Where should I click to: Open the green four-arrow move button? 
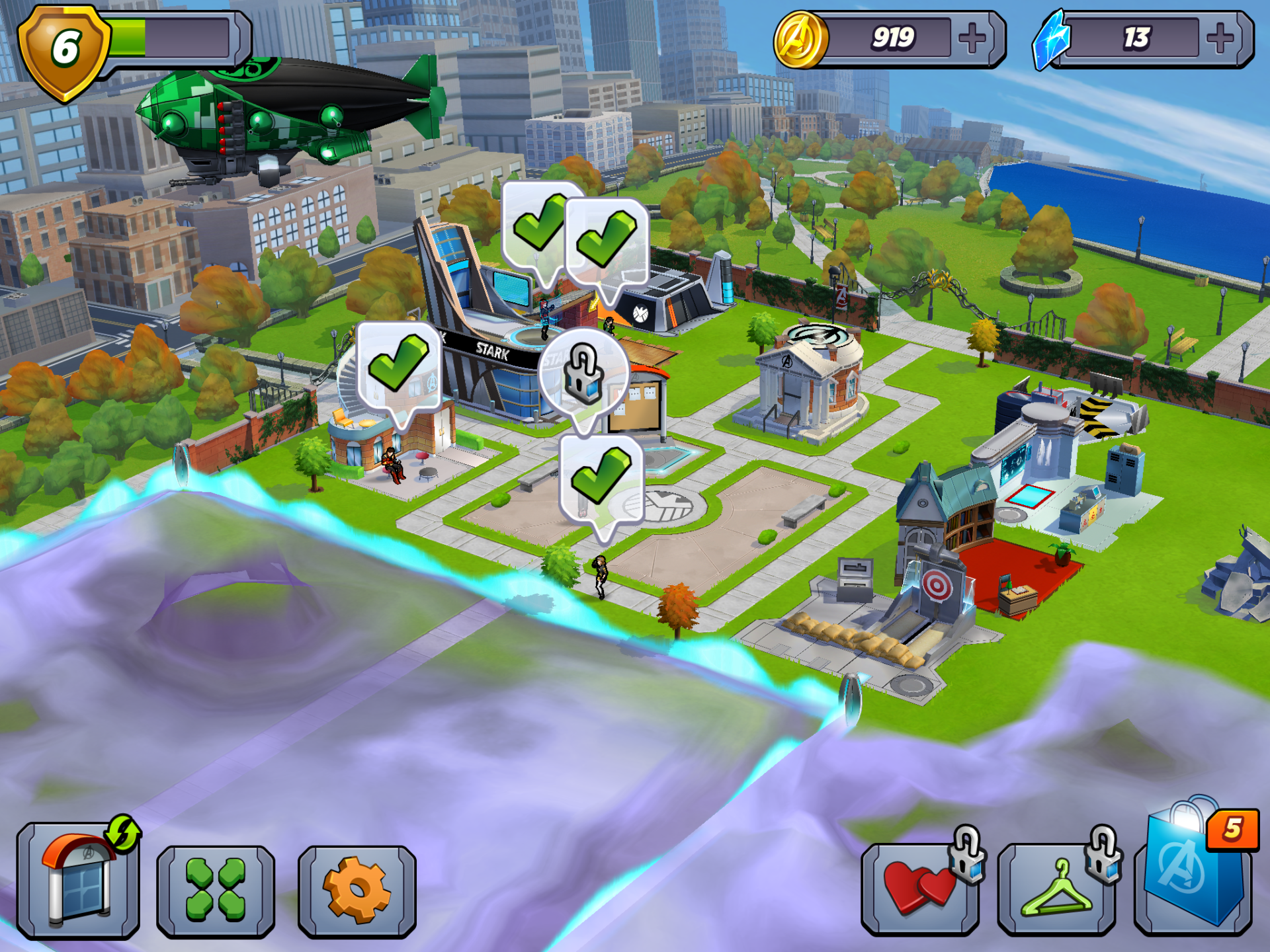(216, 890)
